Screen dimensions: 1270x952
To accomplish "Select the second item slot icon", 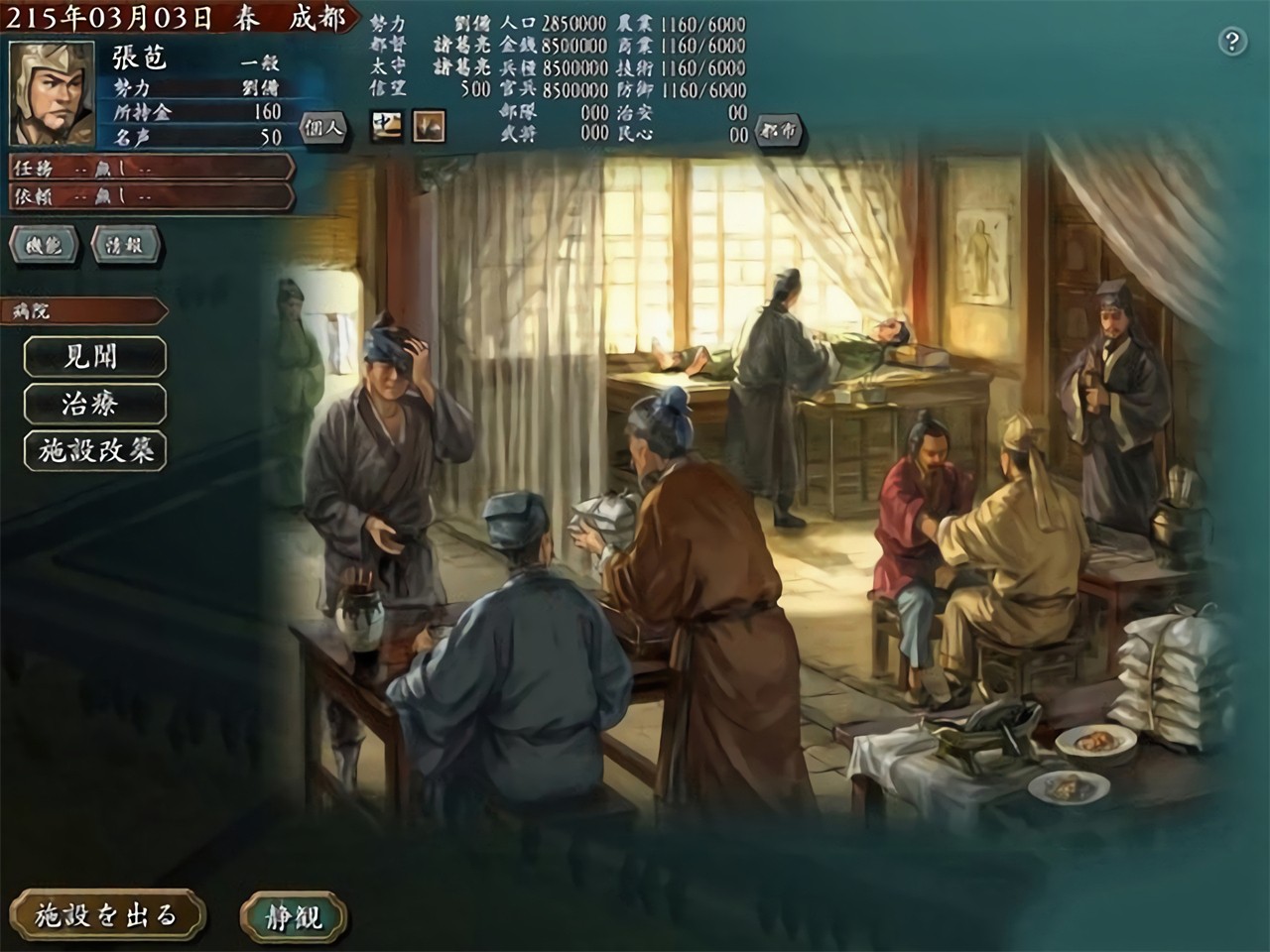I will click(426, 127).
